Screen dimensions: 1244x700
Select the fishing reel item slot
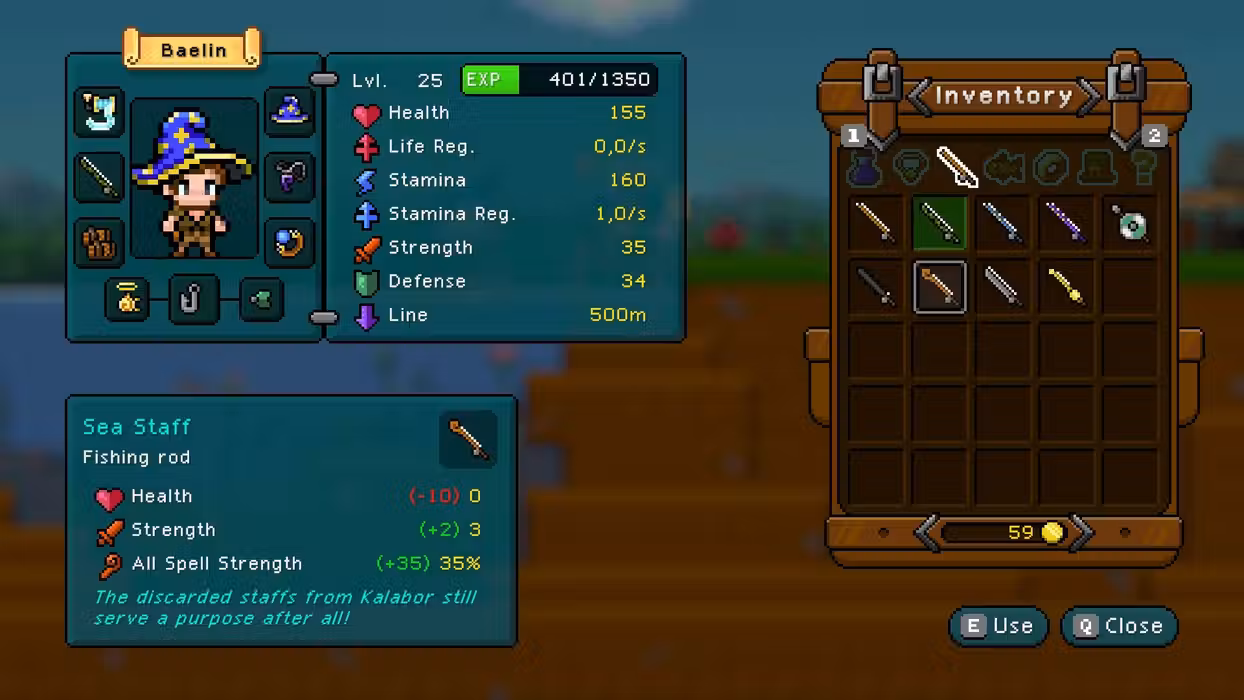click(1130, 223)
